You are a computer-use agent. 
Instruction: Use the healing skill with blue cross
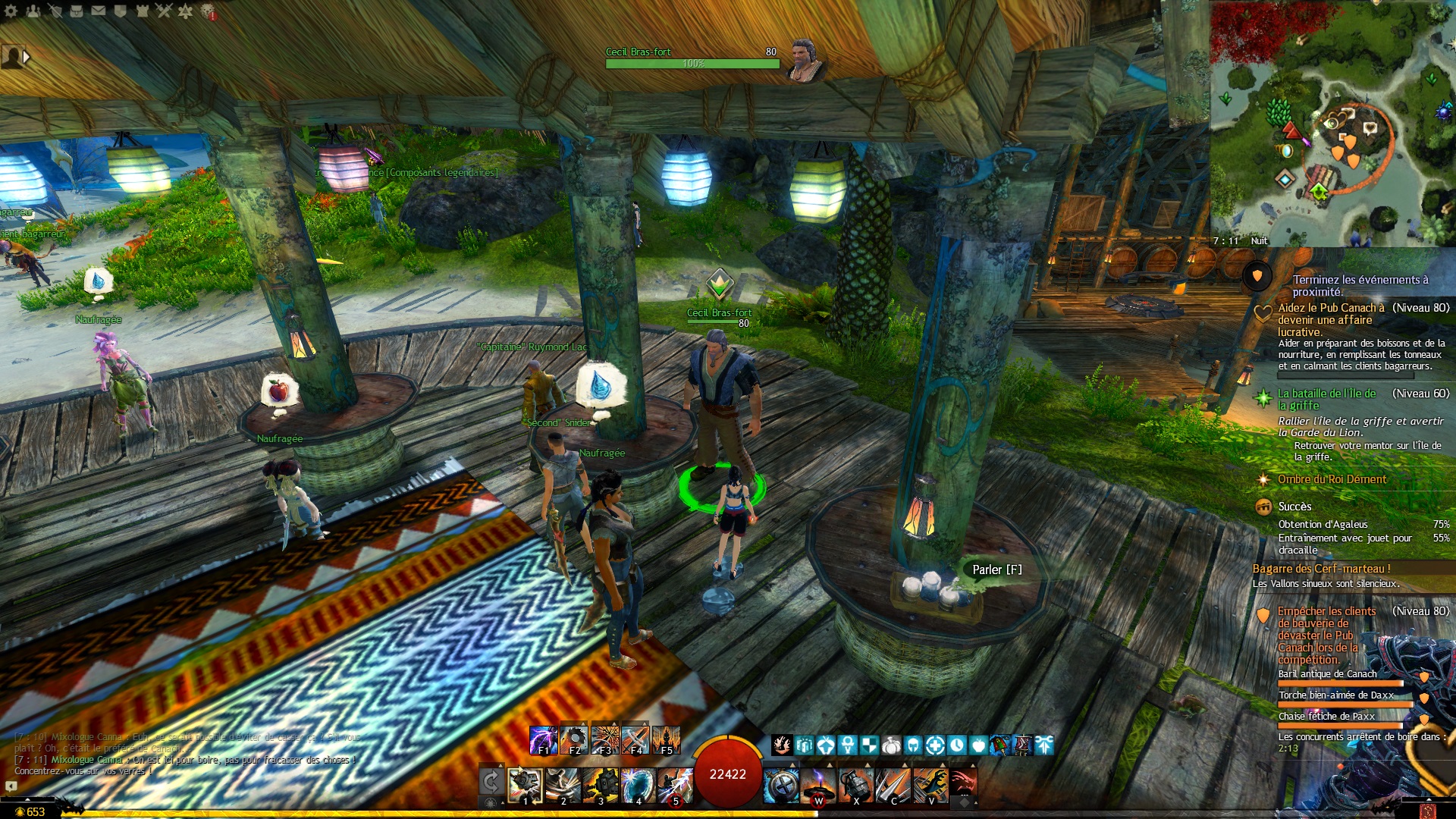(x=781, y=785)
